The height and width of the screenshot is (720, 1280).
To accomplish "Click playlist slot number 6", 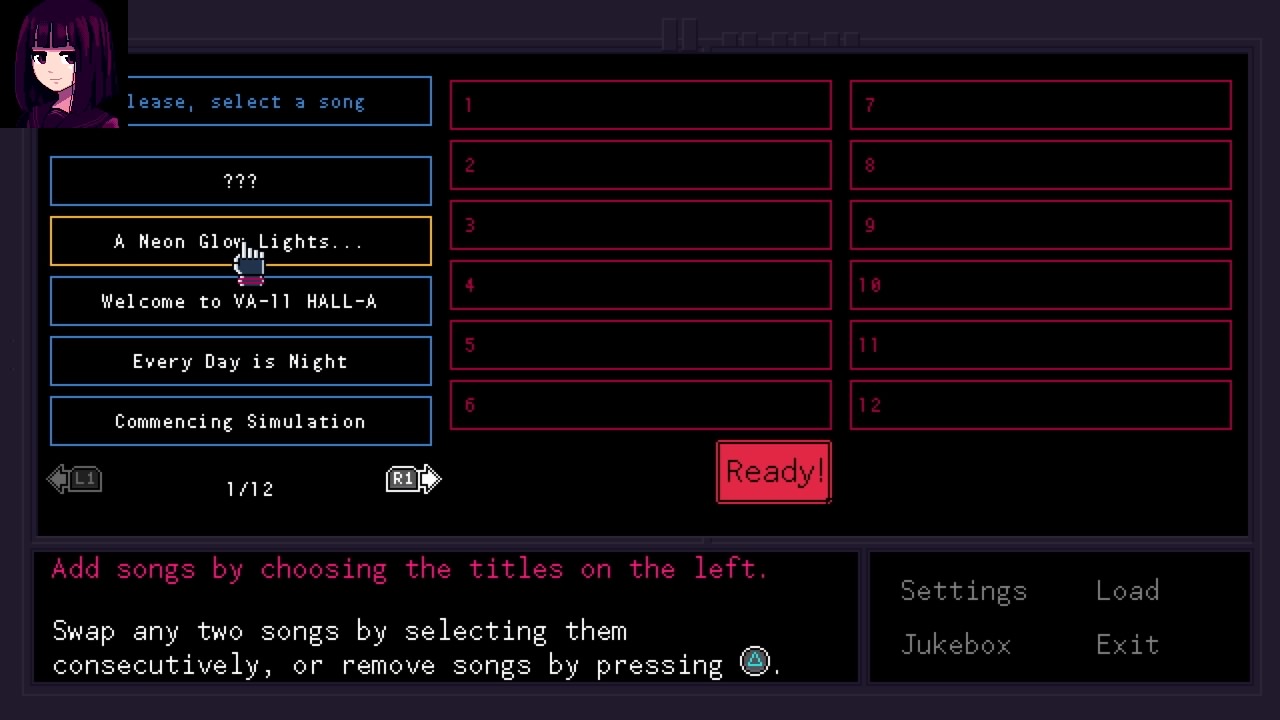I will point(640,405).
